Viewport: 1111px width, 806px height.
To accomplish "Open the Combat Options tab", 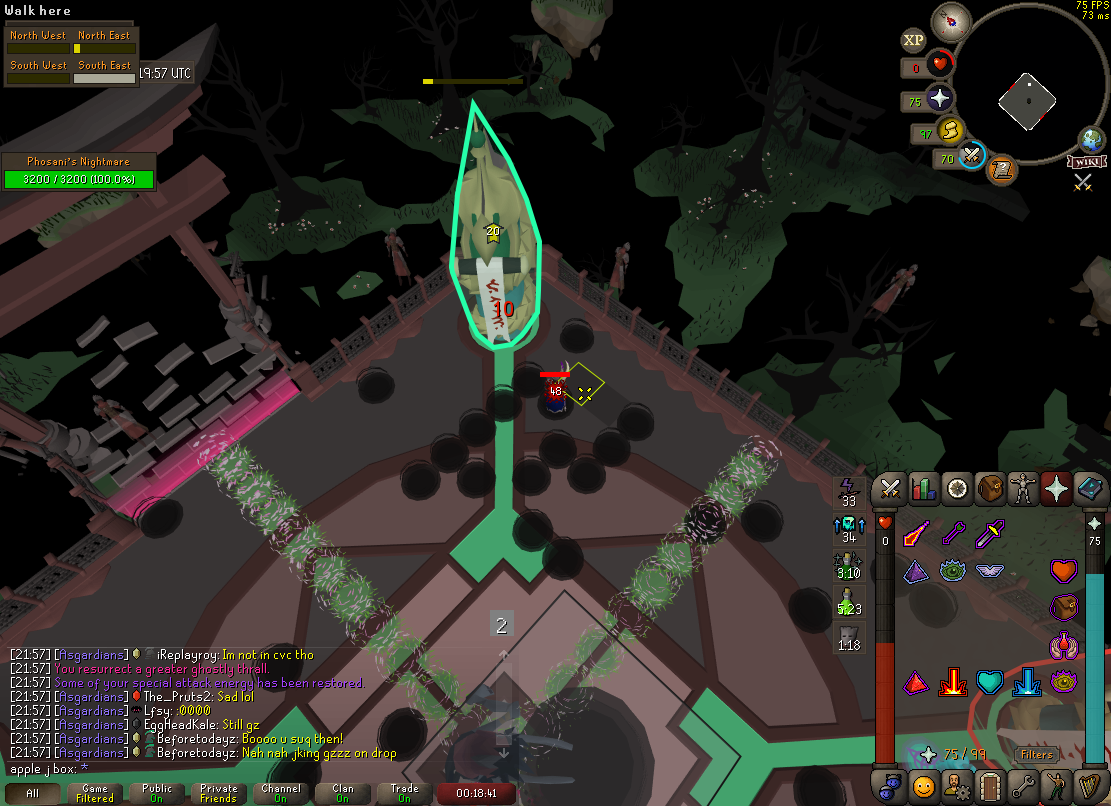I will click(x=889, y=489).
